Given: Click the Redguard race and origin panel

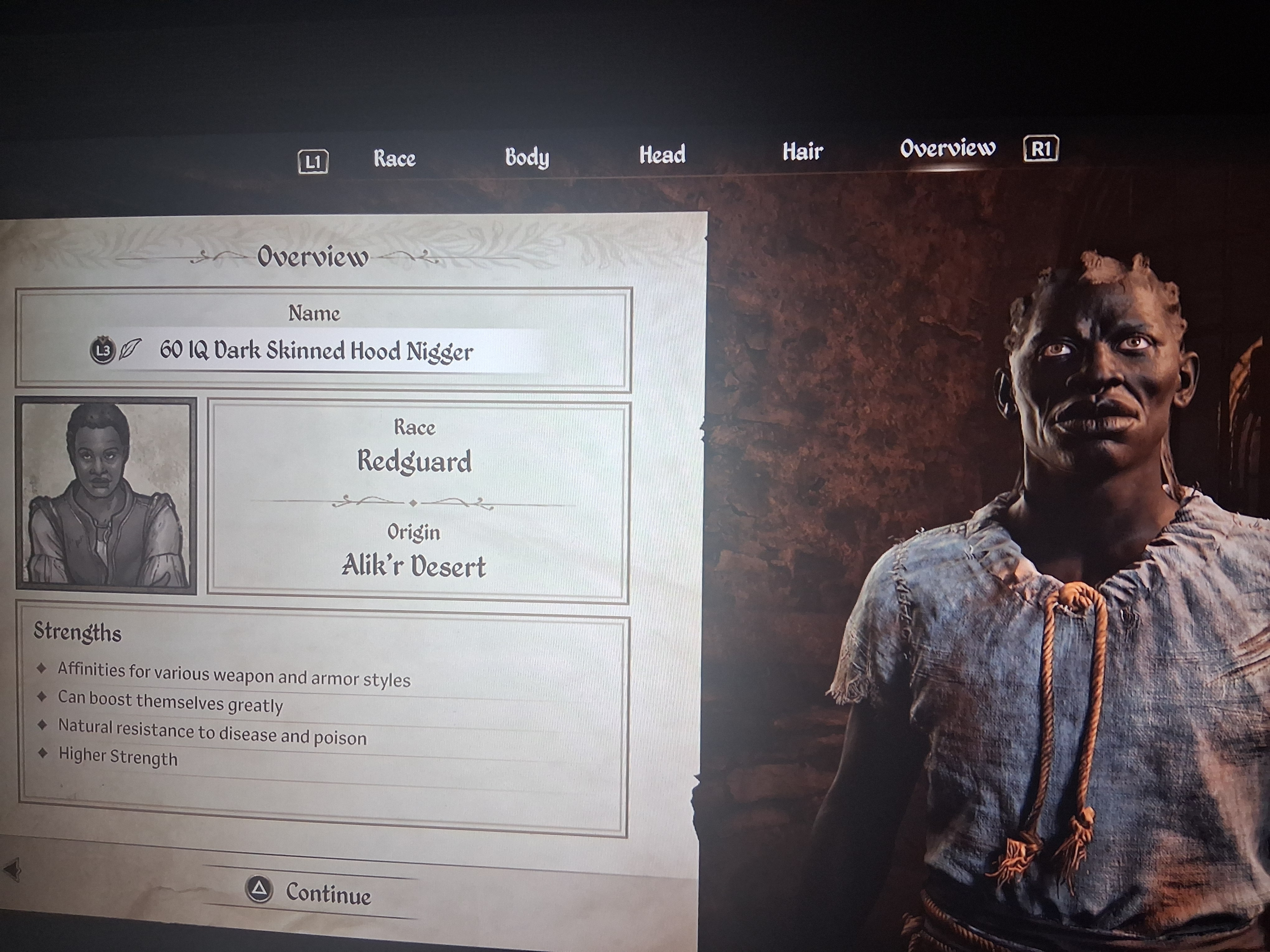Looking at the screenshot, I should point(417,502).
